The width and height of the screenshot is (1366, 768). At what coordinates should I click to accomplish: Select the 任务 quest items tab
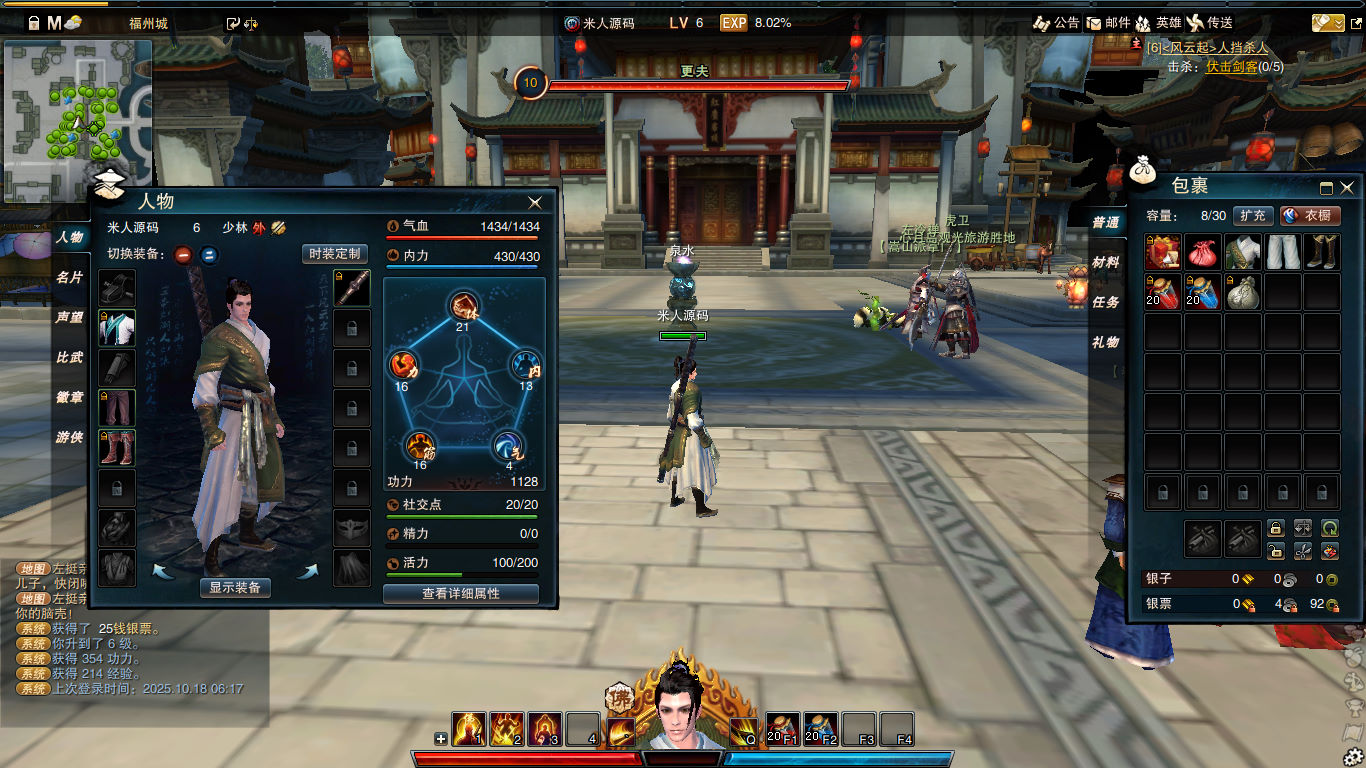click(1105, 302)
